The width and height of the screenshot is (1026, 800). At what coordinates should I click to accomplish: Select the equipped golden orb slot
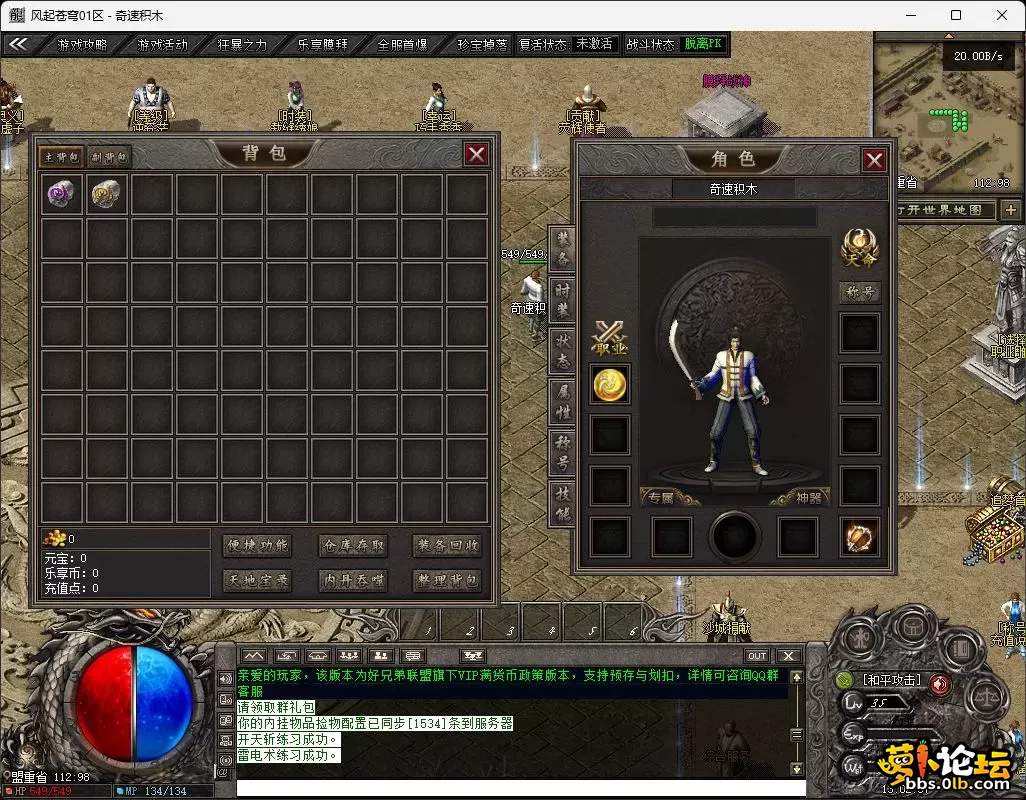[610, 384]
